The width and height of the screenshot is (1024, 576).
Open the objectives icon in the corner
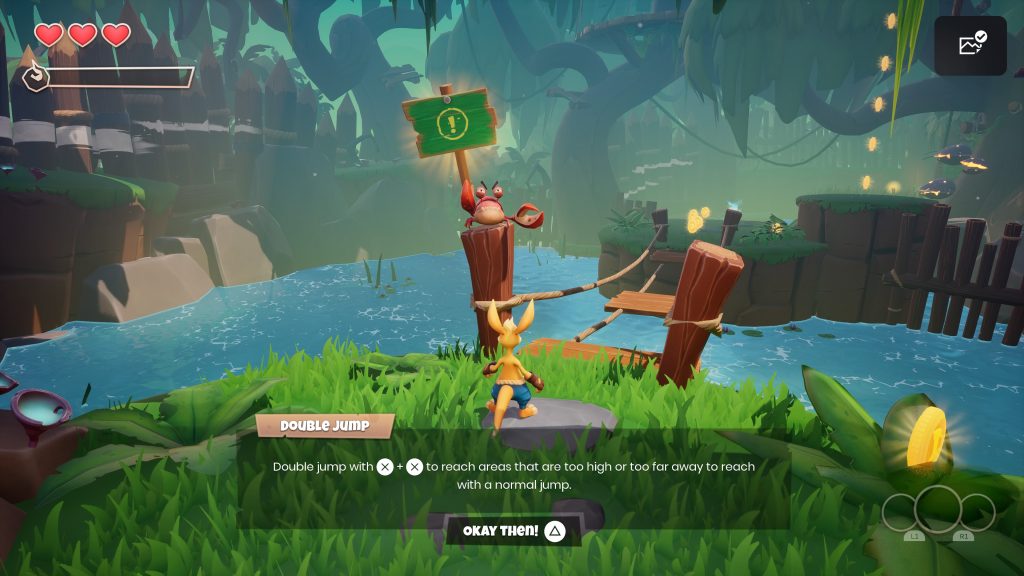(970, 45)
